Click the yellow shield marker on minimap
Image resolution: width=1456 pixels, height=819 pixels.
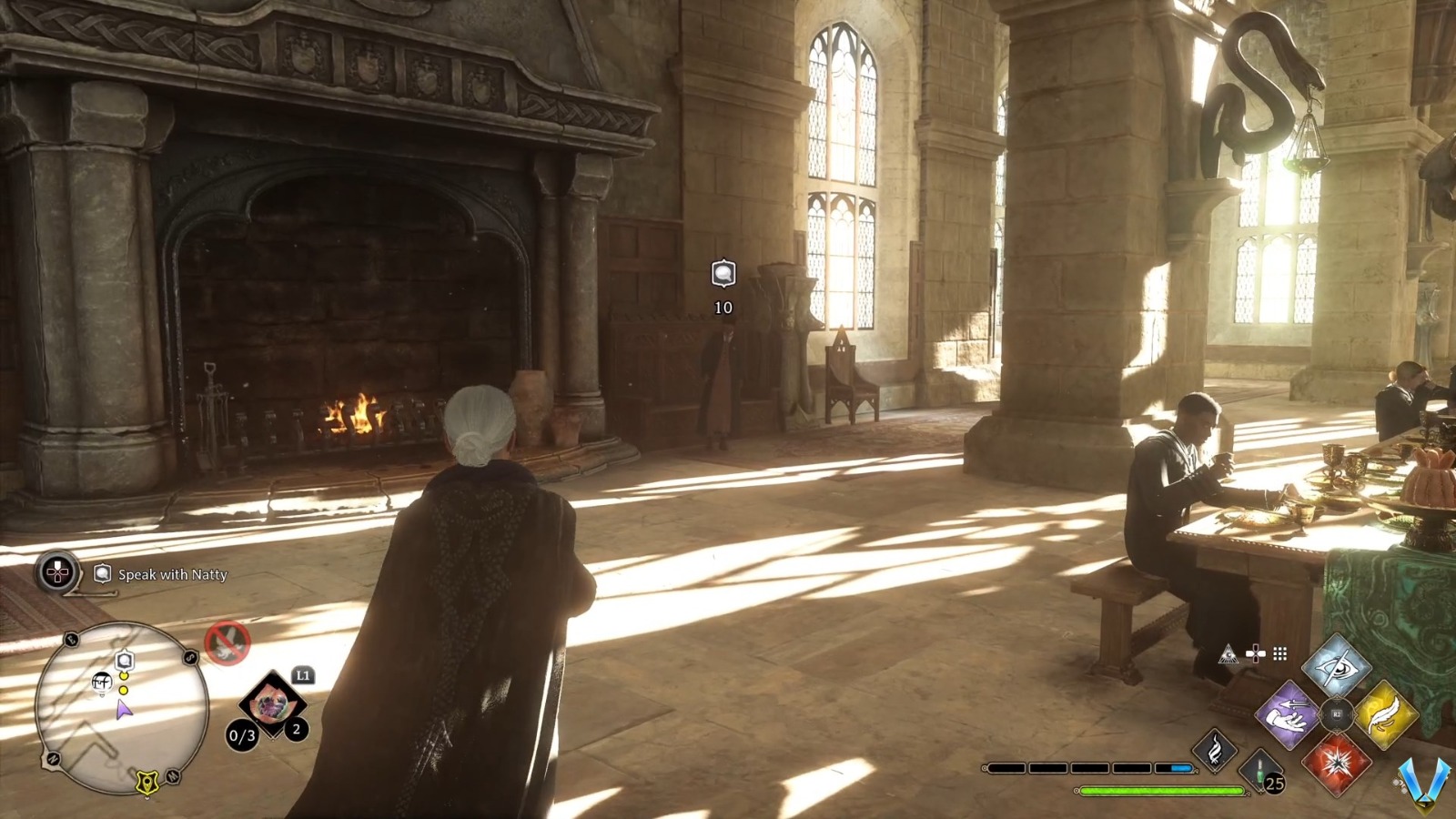click(146, 781)
